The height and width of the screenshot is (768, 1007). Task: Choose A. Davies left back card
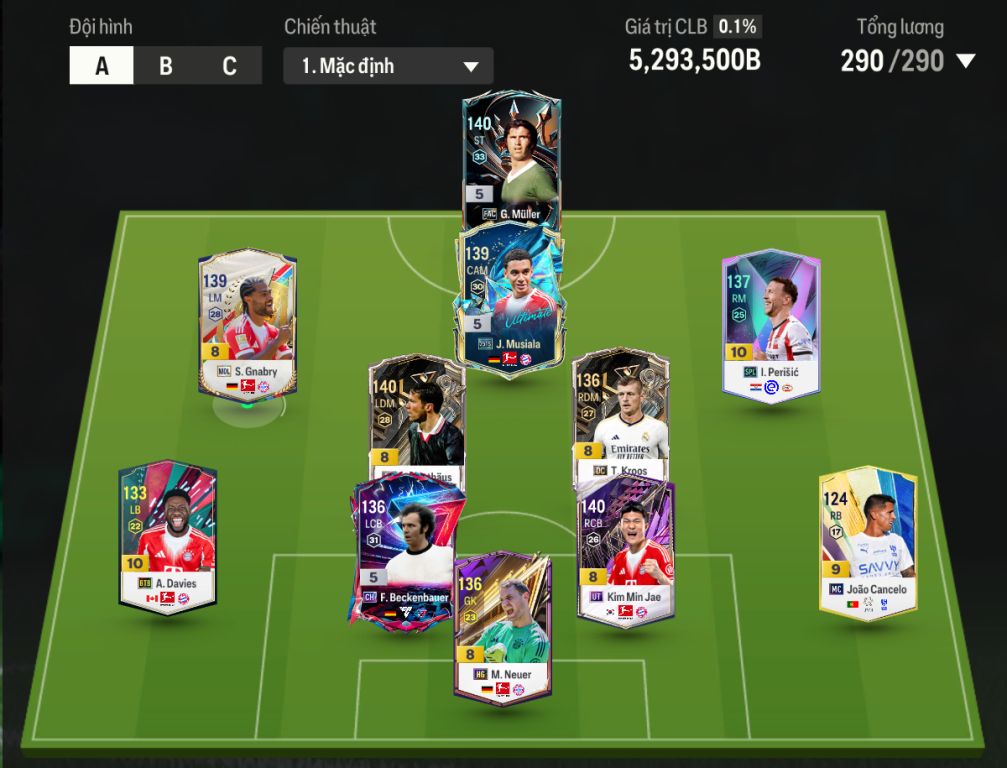[x=167, y=535]
